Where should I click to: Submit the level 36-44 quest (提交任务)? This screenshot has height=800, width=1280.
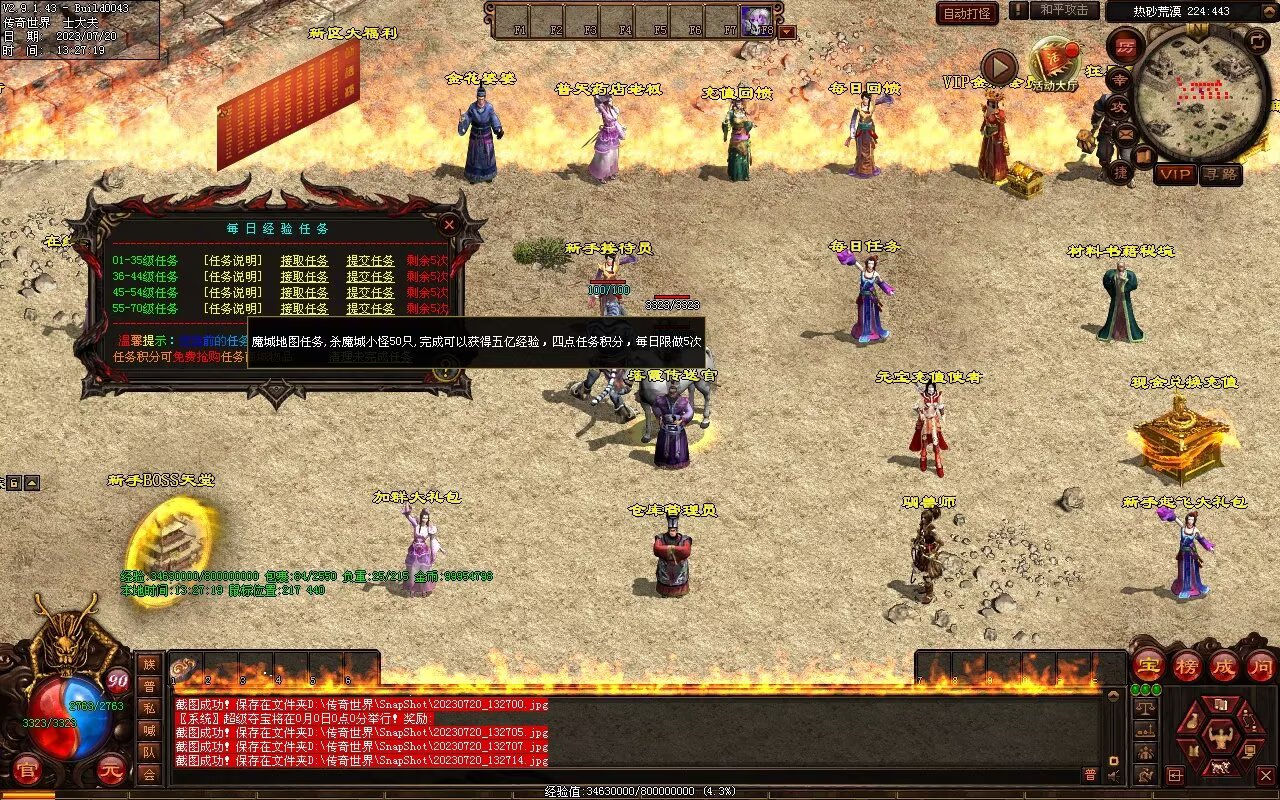[x=370, y=277]
